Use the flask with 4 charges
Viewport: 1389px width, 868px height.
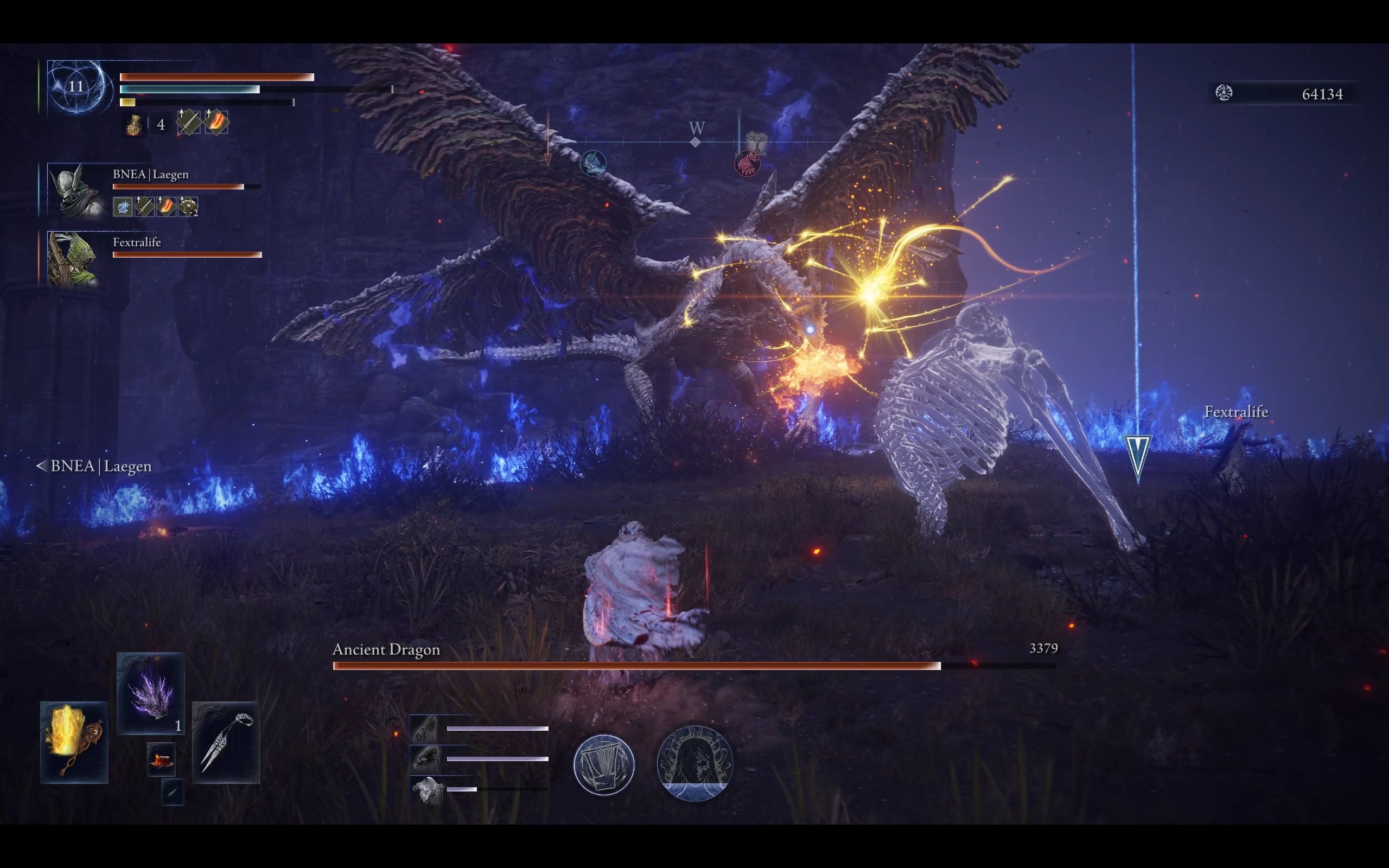point(133,124)
